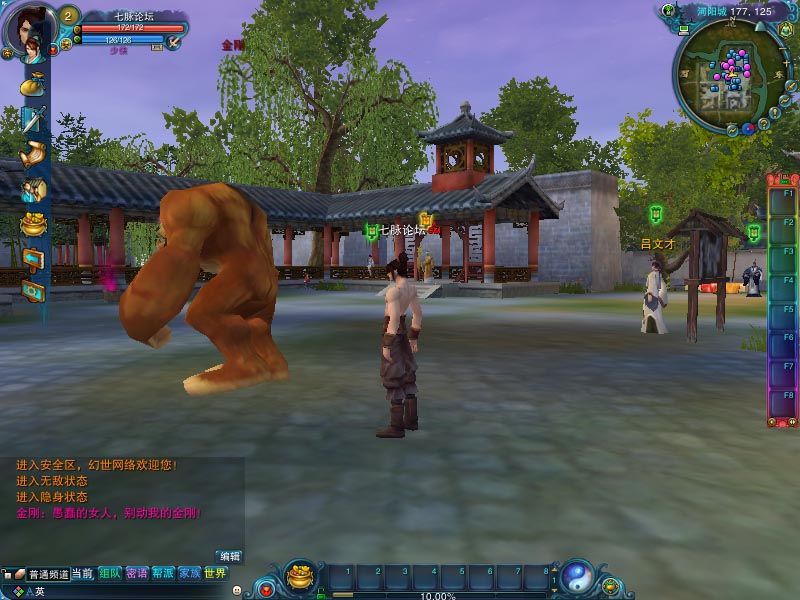This screenshot has height=600, width=800.
Task: Switch to the 家族 family chat channel
Action: pyautogui.click(x=189, y=574)
